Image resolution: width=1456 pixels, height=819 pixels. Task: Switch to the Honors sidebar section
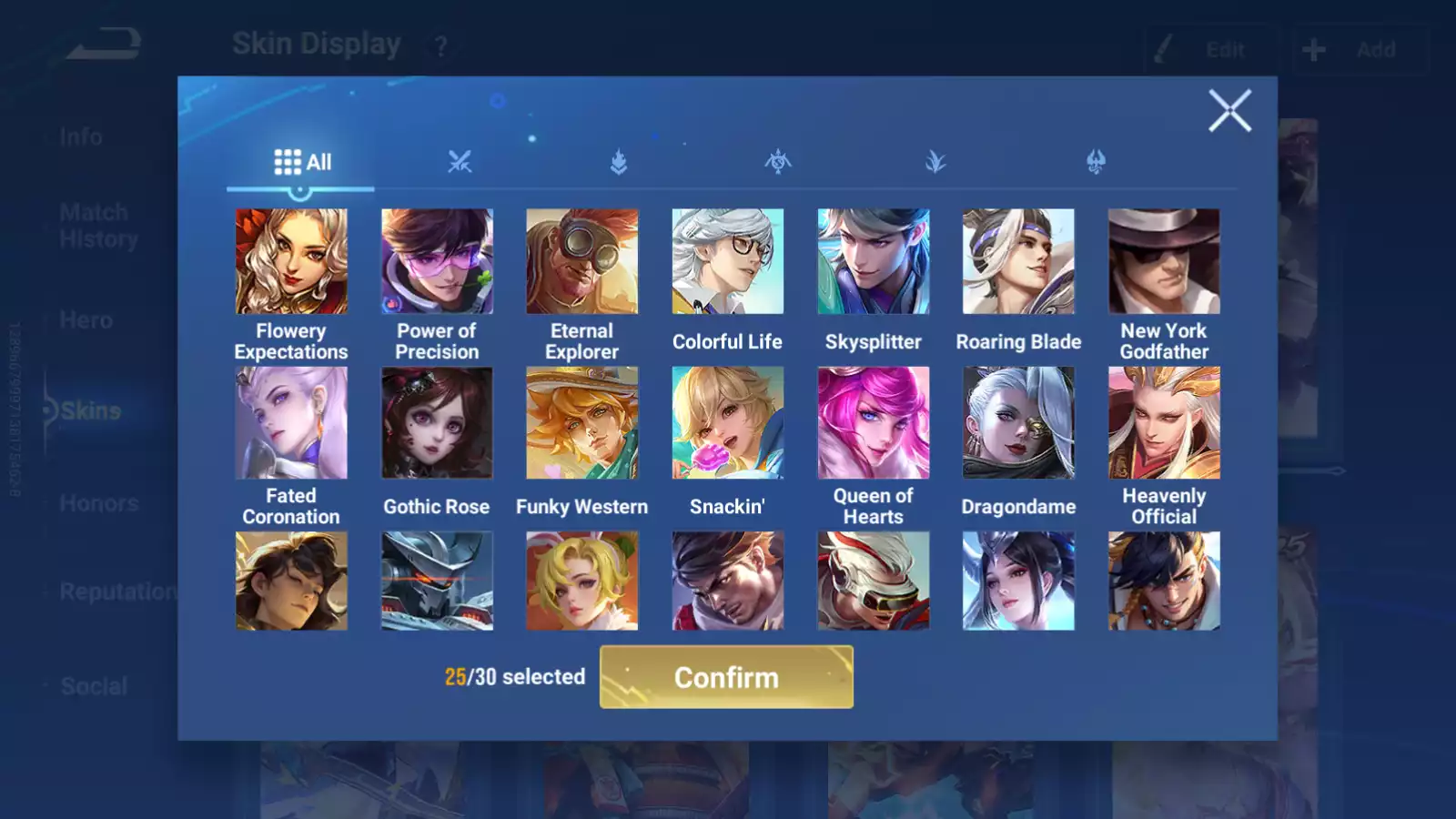pyautogui.click(x=98, y=502)
